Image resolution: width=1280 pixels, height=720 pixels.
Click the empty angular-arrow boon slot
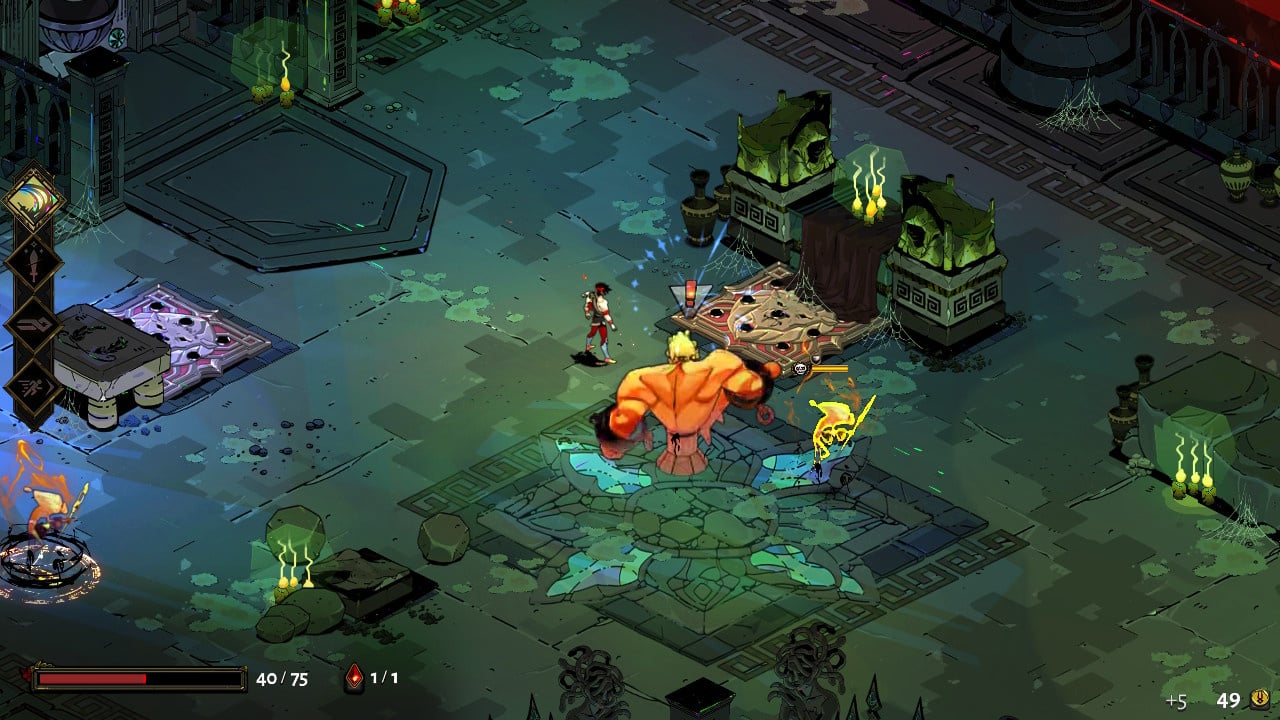pyautogui.click(x=33, y=325)
